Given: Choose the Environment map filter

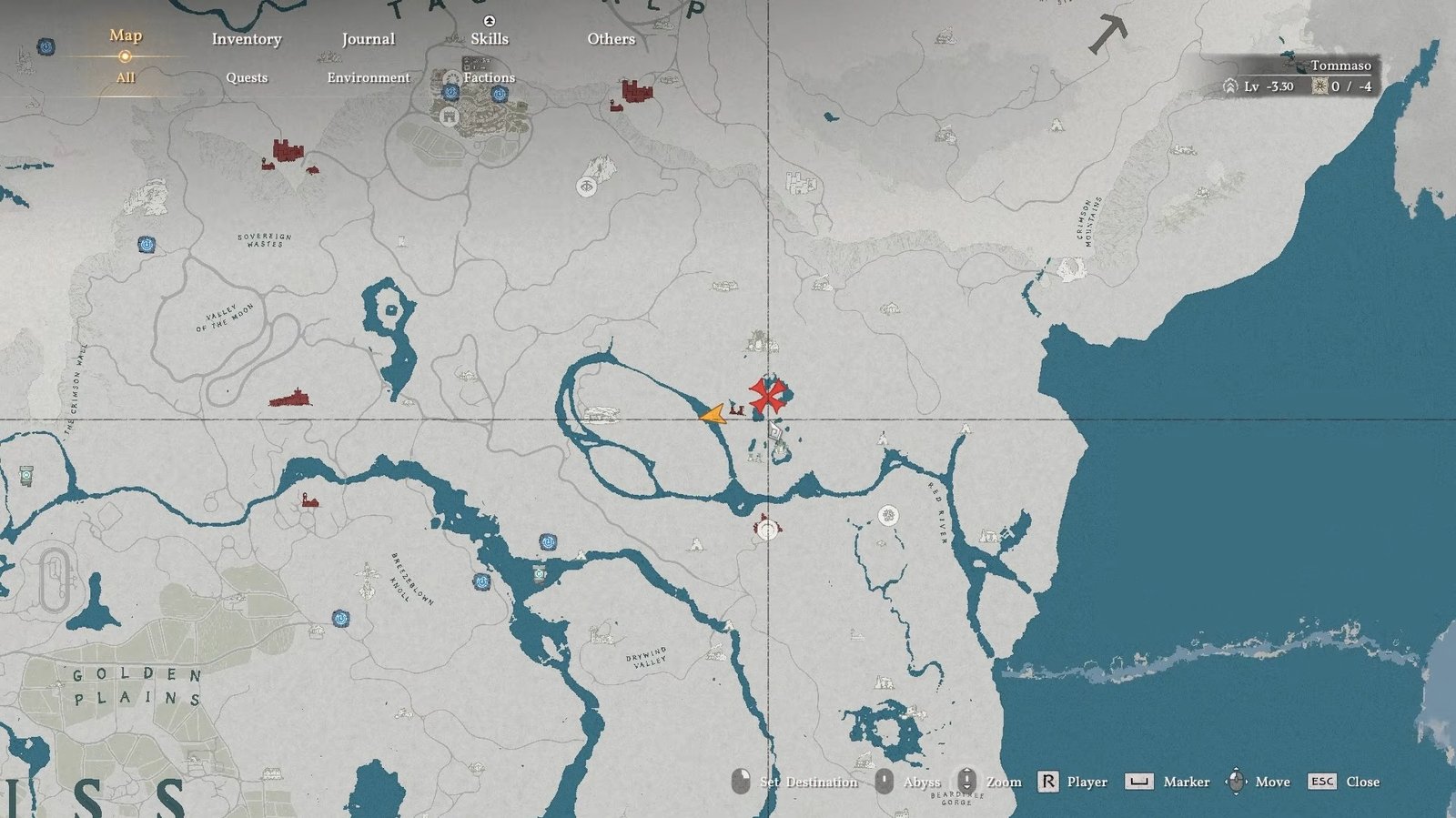Looking at the screenshot, I should click(x=369, y=77).
